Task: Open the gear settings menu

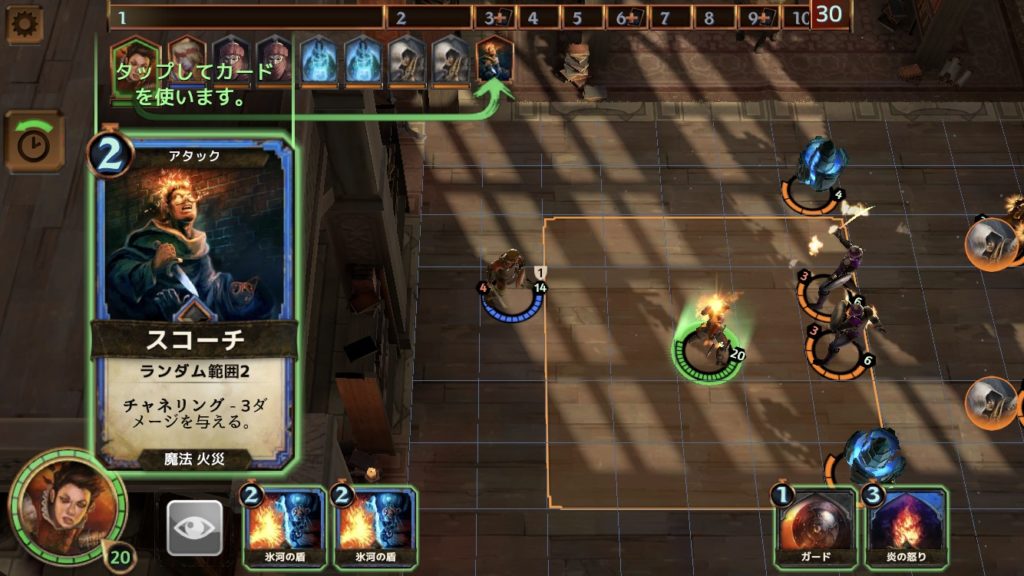Action: pos(24,24)
